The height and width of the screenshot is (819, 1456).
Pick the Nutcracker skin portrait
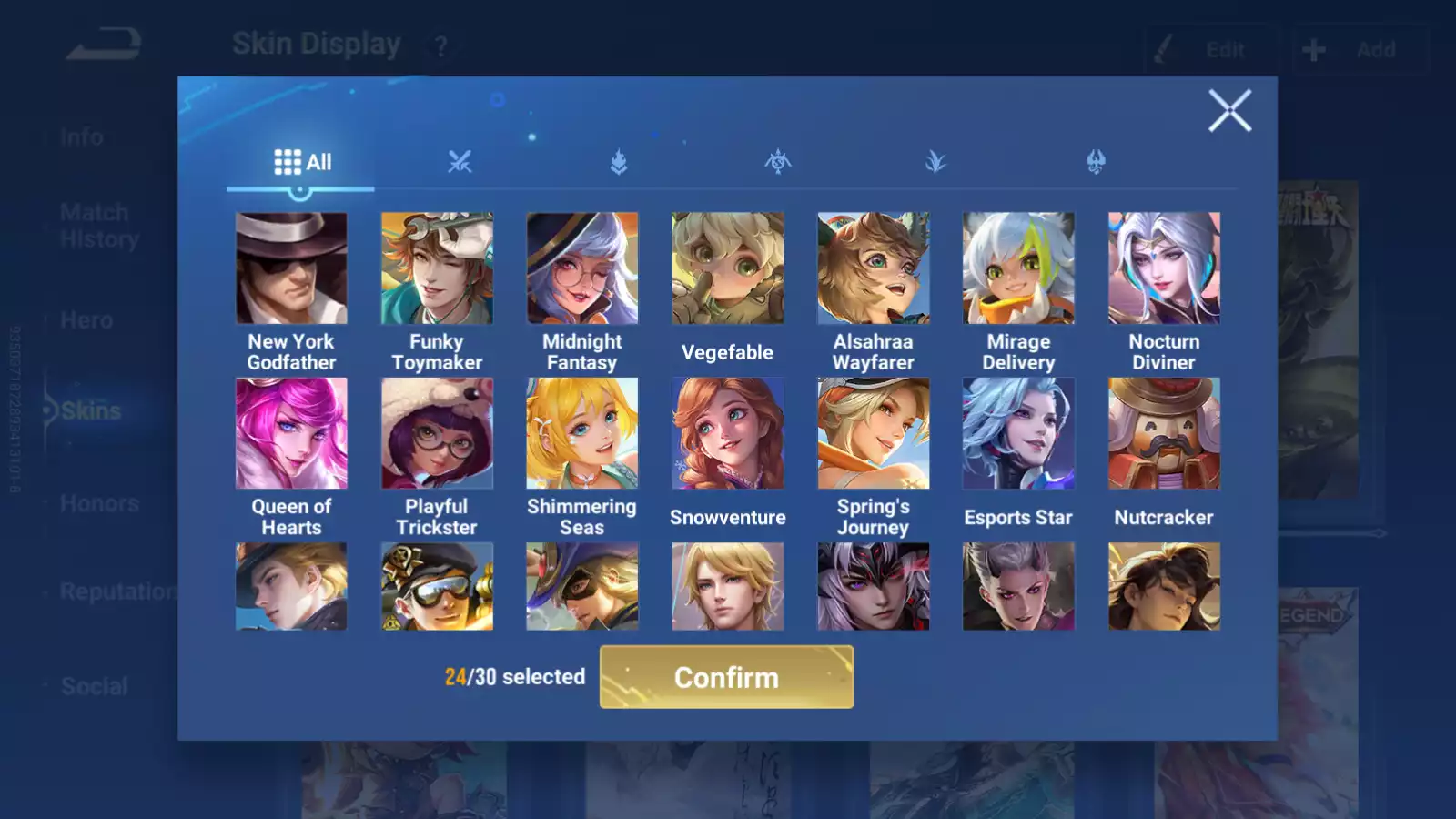pyautogui.click(x=1164, y=433)
